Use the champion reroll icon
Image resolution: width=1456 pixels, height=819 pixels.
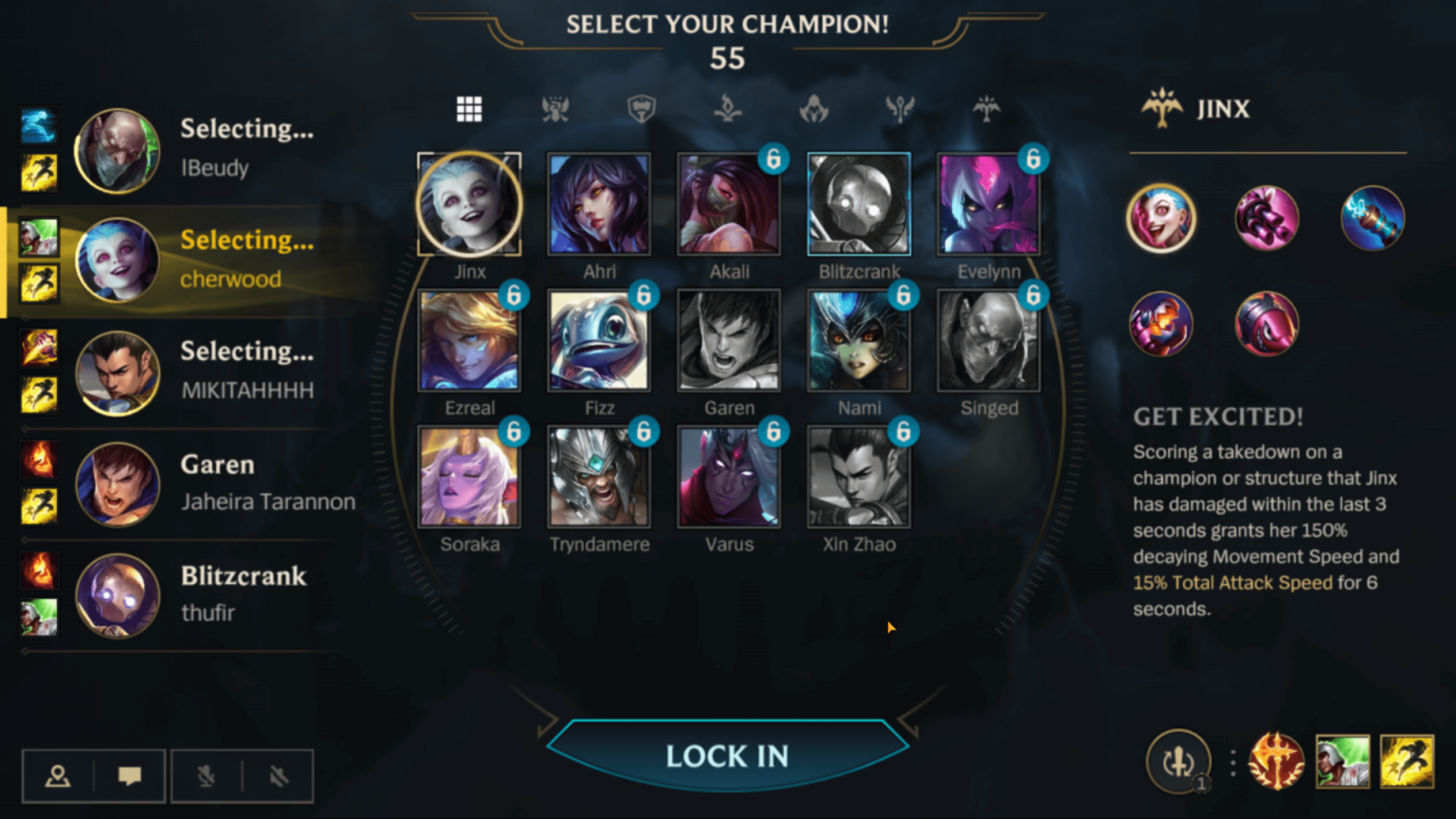coord(1179,760)
